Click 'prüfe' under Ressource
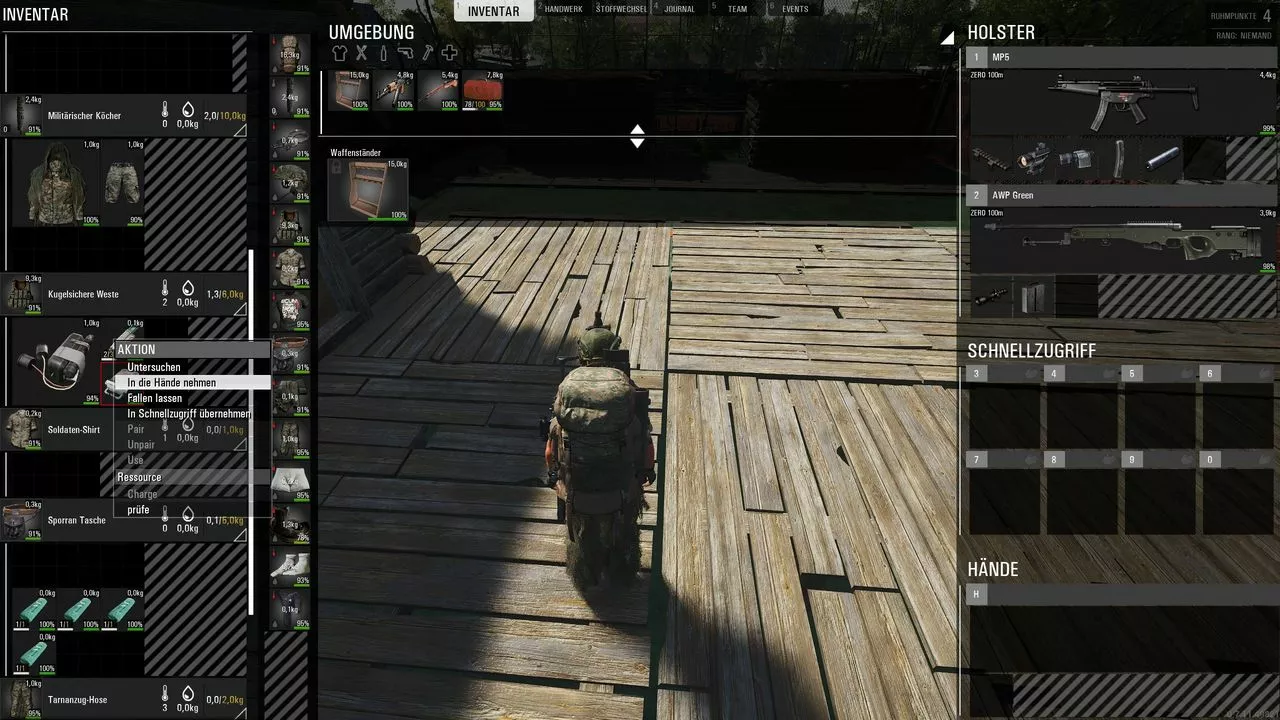Image resolution: width=1280 pixels, height=720 pixels. pyautogui.click(x=138, y=510)
